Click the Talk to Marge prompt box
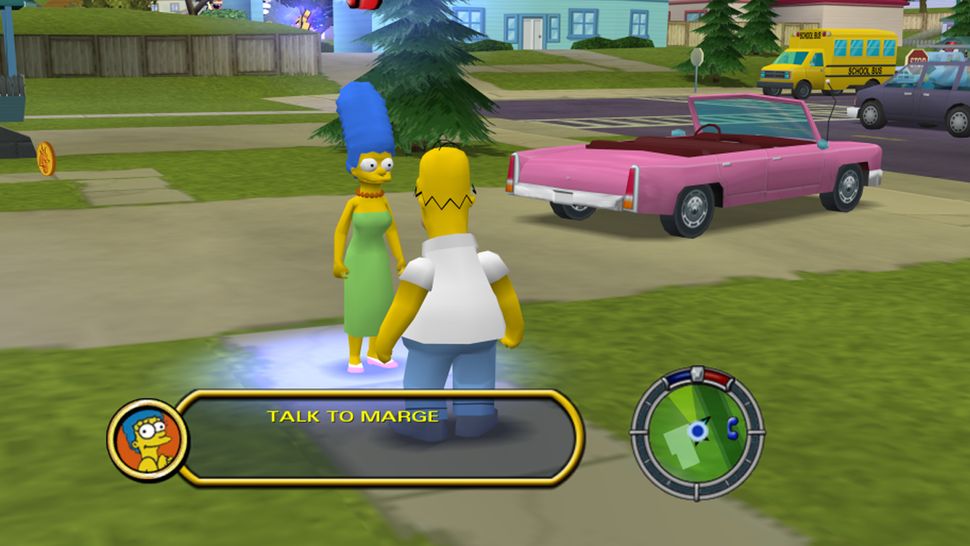The height and width of the screenshot is (546, 970). tap(380, 437)
